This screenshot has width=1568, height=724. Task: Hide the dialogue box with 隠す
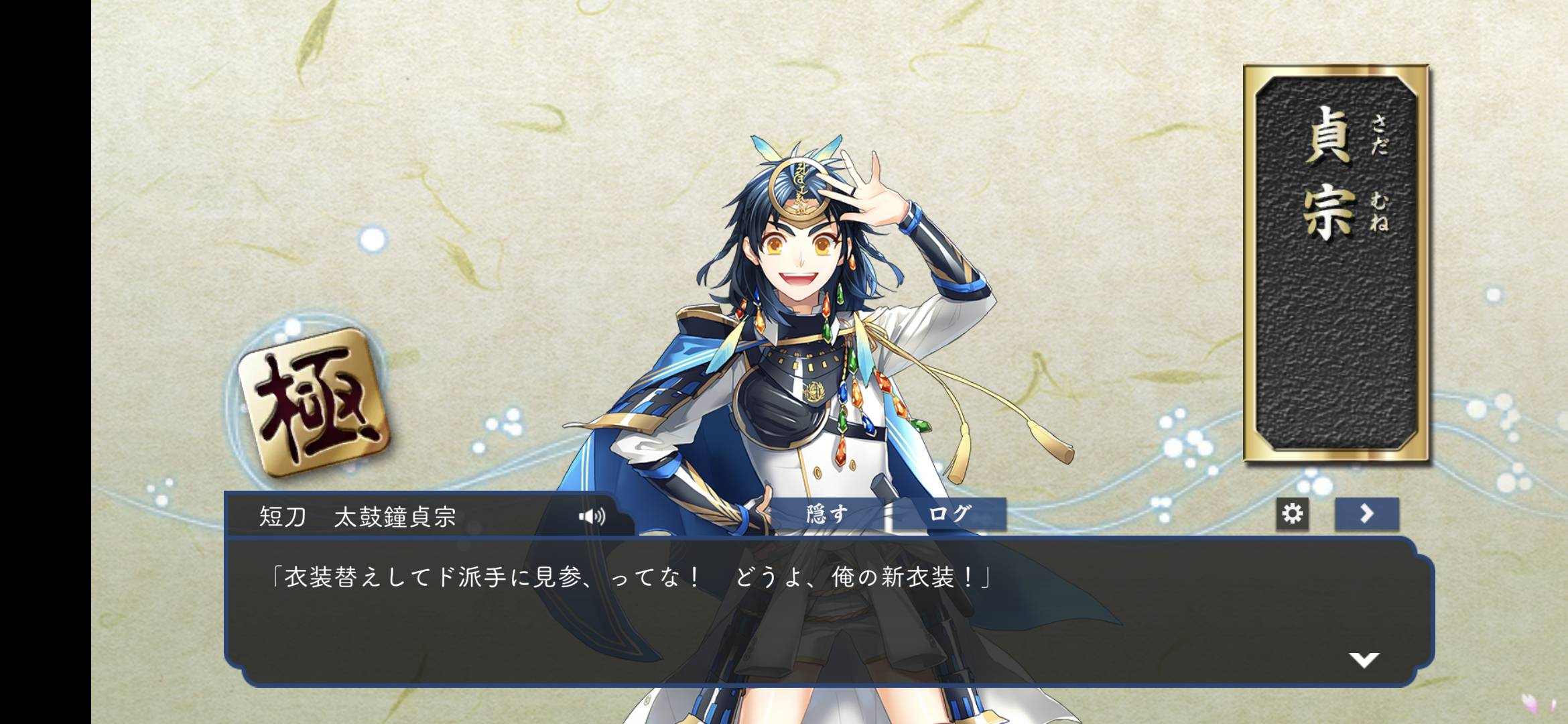[828, 514]
